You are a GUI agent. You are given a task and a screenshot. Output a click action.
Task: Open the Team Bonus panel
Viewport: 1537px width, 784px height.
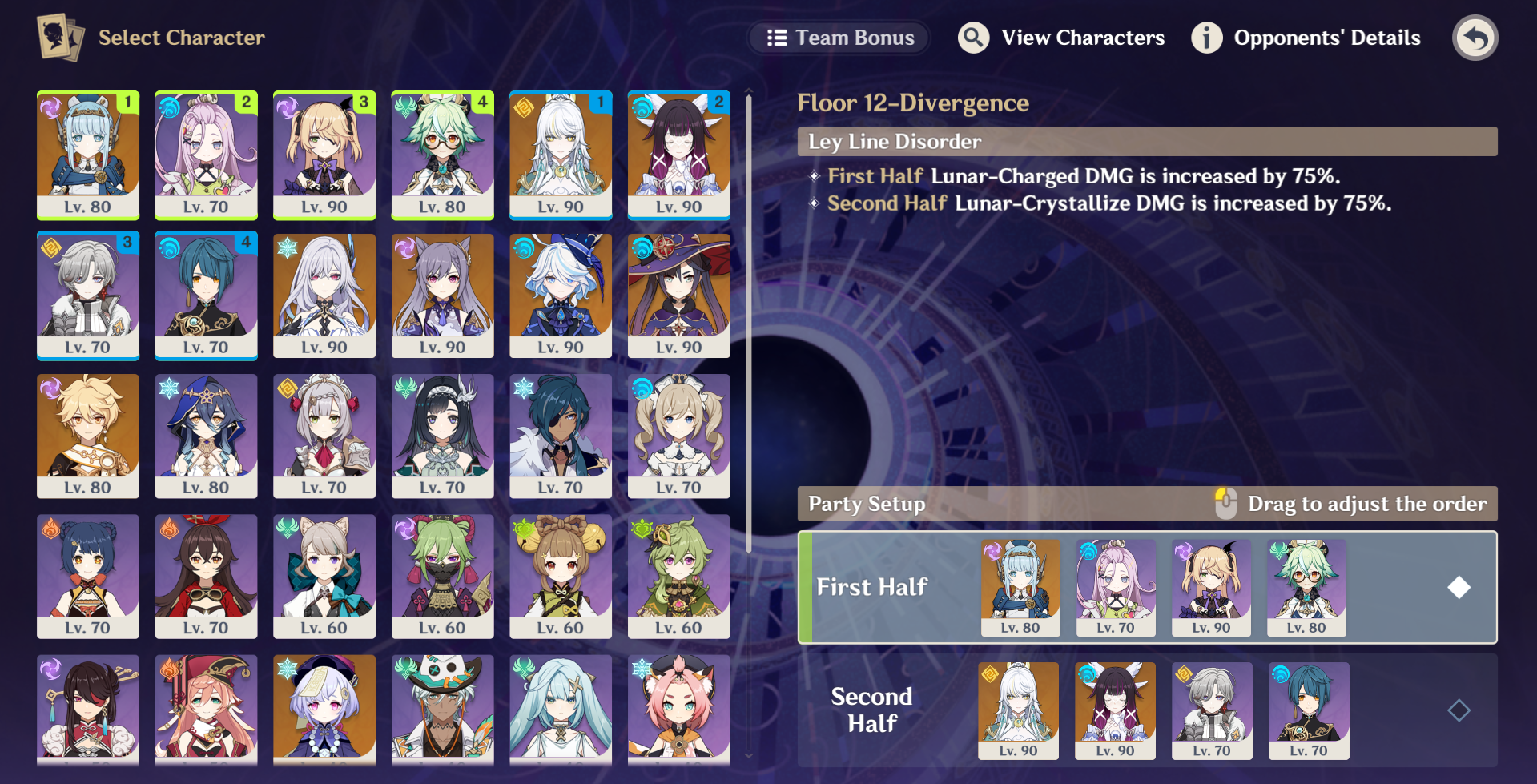point(839,38)
